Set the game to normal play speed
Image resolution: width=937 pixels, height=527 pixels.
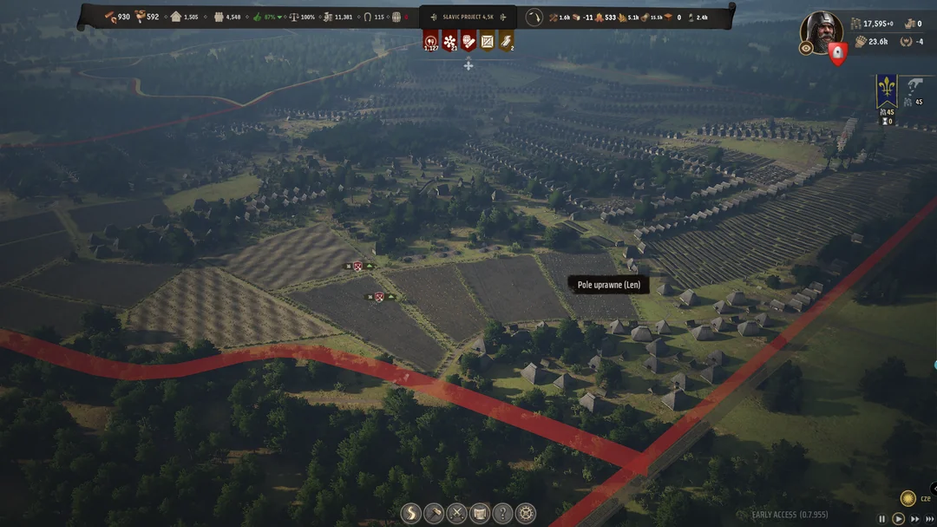898,519
